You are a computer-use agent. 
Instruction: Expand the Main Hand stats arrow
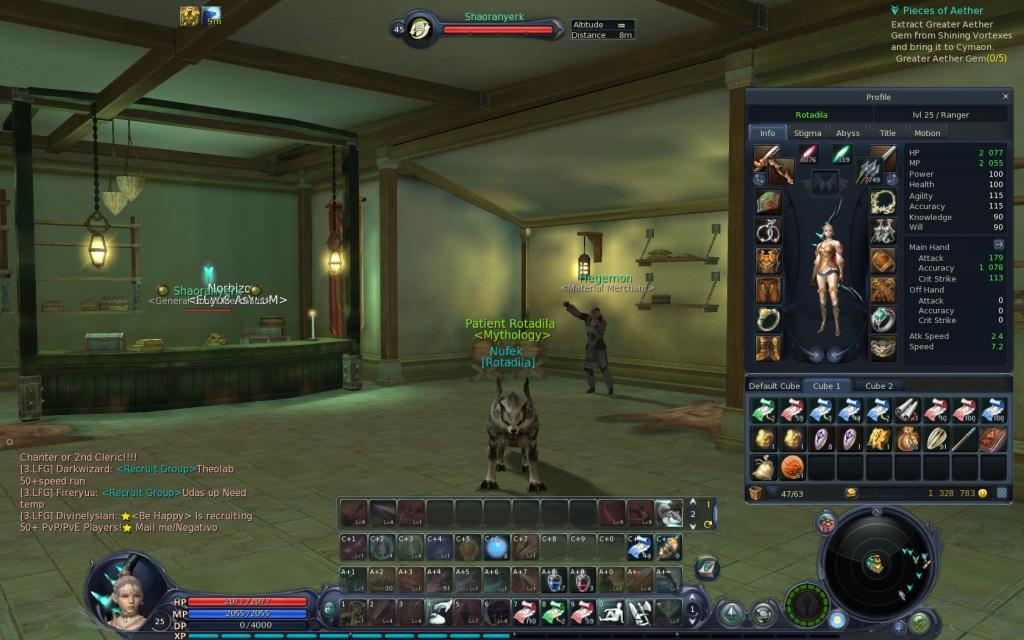click(x=998, y=244)
